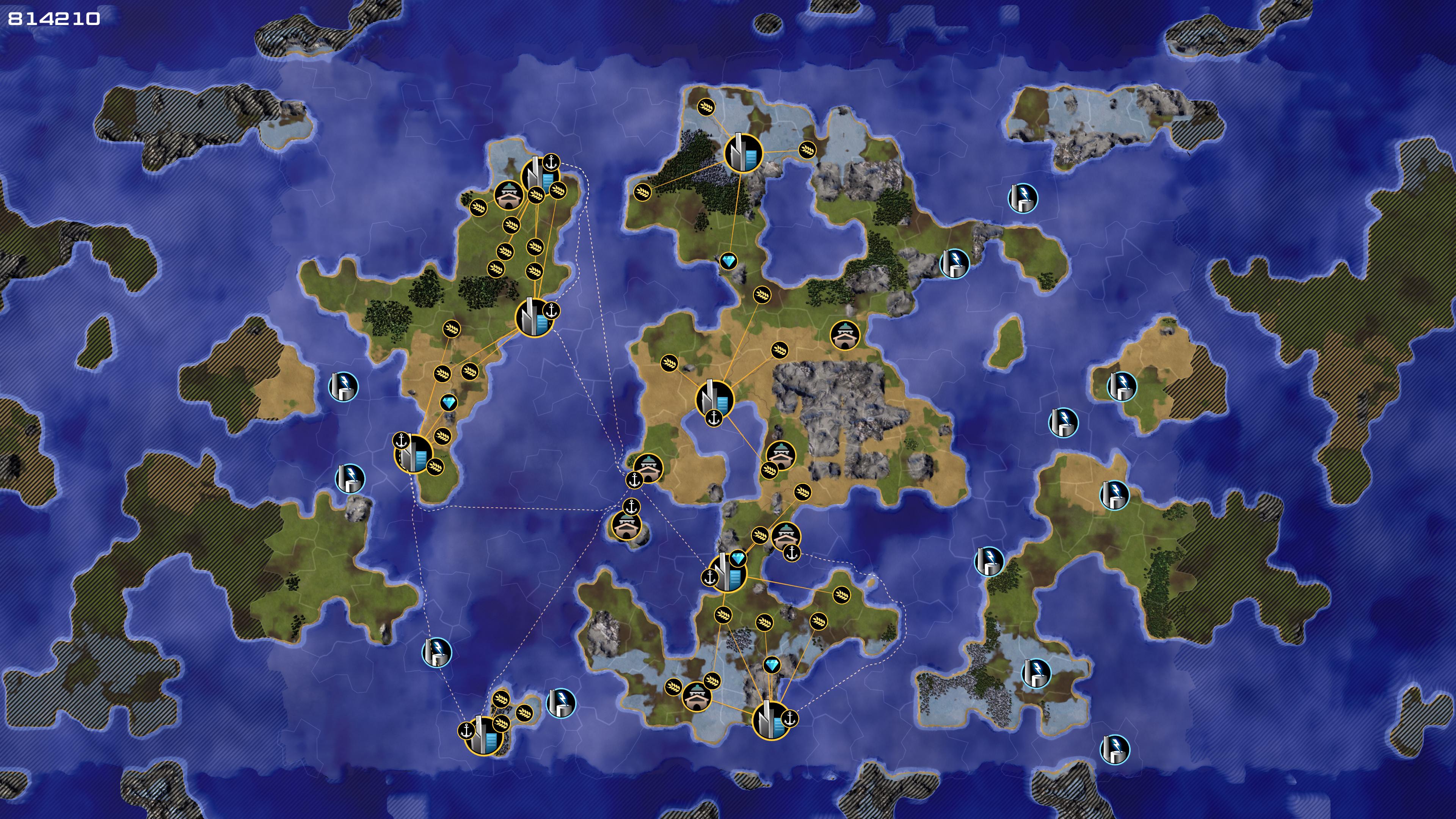The height and width of the screenshot is (819, 1456).
Task: Select the lightning marker on the snowy island
Action: pyautogui.click(x=1036, y=673)
